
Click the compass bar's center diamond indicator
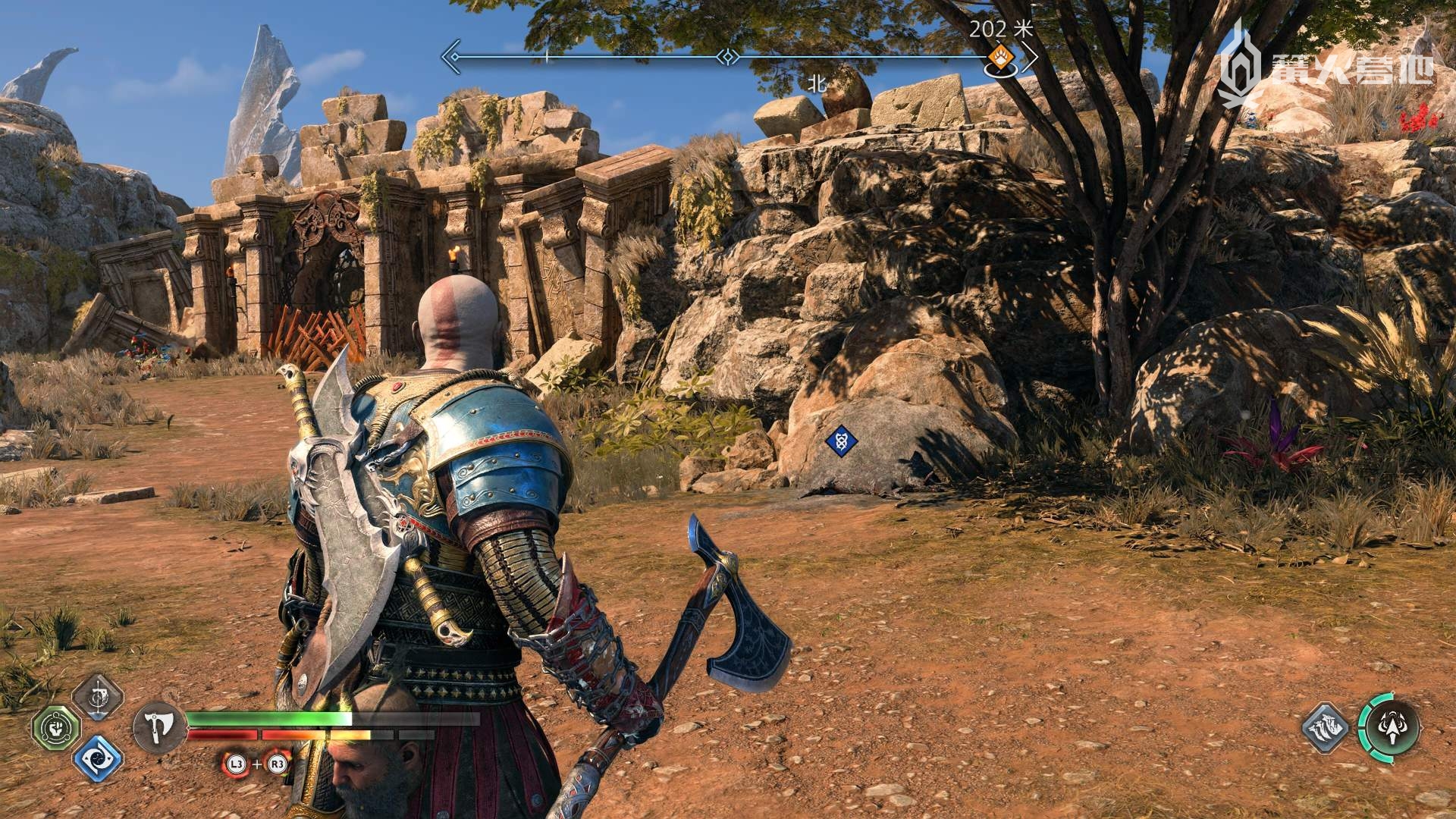pos(728,56)
